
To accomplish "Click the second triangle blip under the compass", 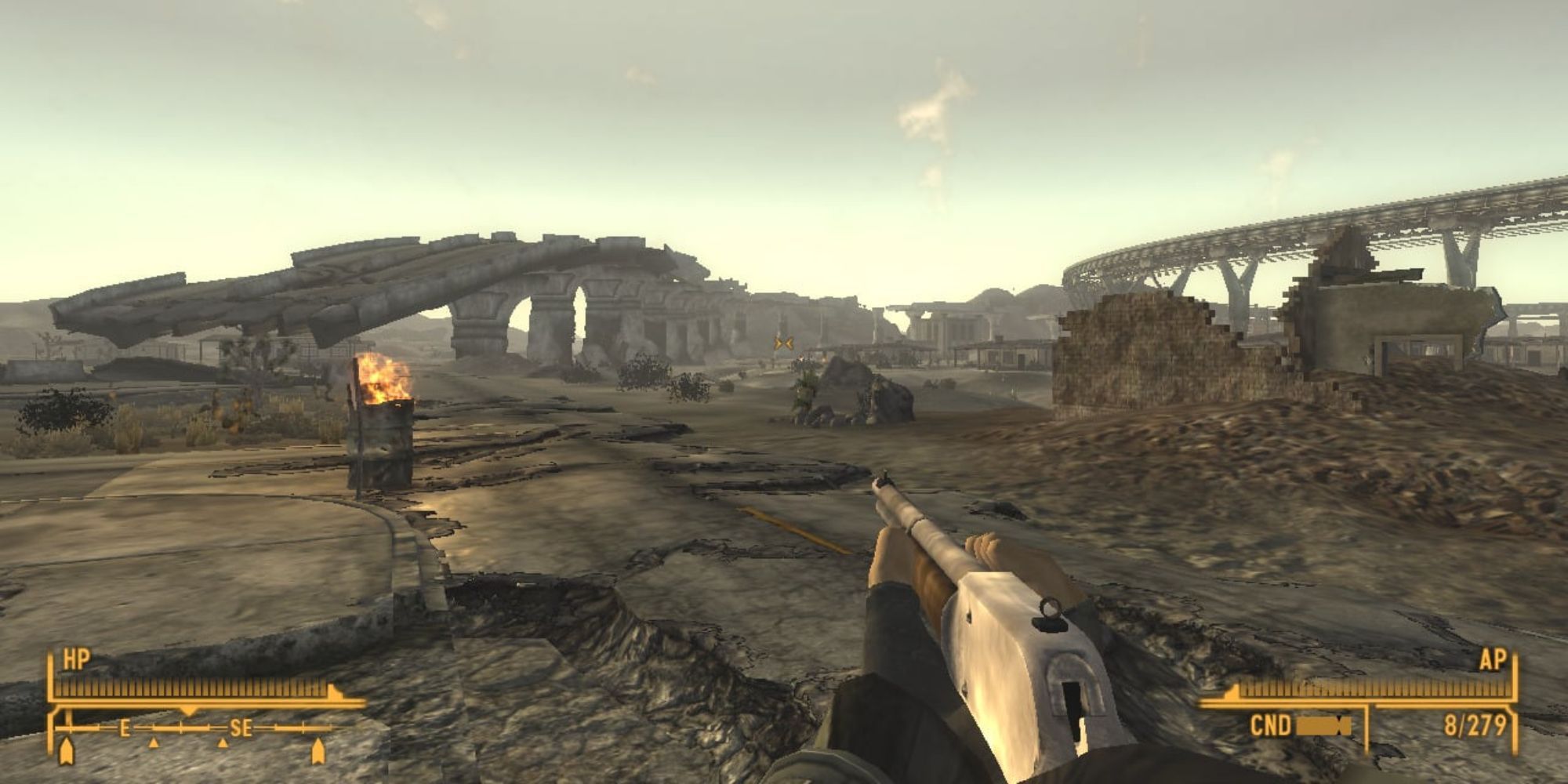I will (x=222, y=743).
